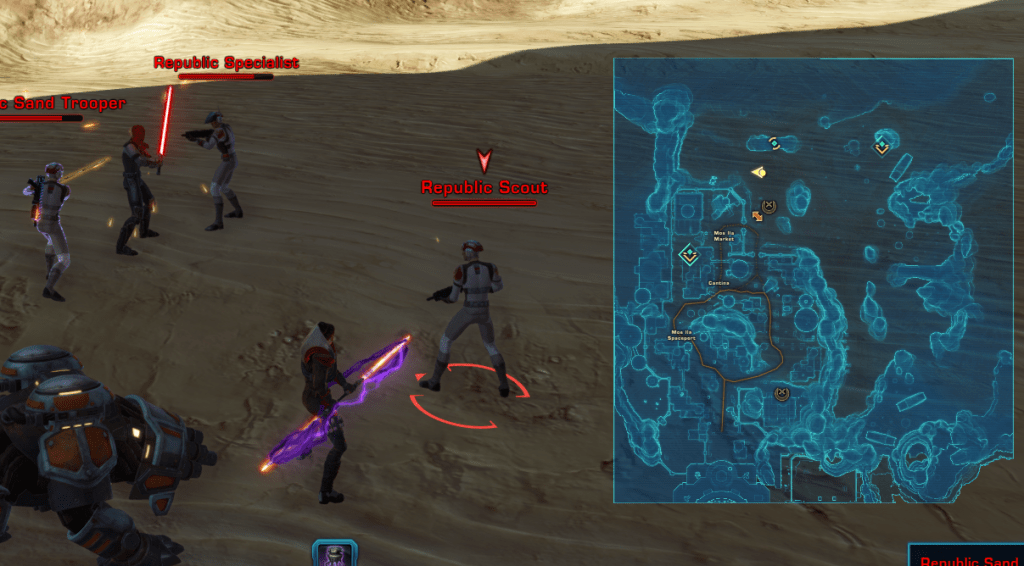Screen dimensions: 1024x566
Task: Target the Republic Specialist nameplate
Action: [226, 63]
